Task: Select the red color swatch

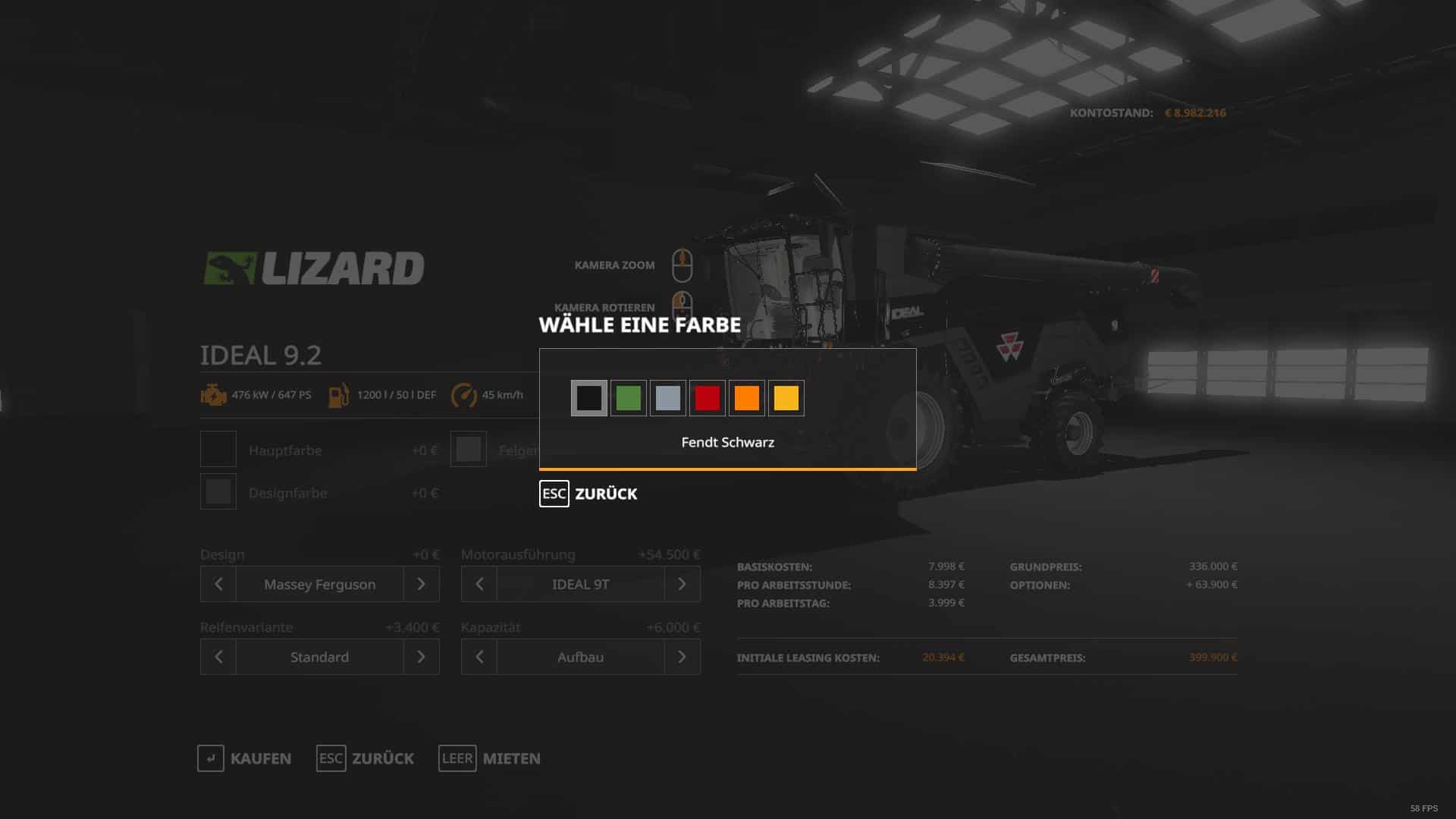Action: (708, 398)
